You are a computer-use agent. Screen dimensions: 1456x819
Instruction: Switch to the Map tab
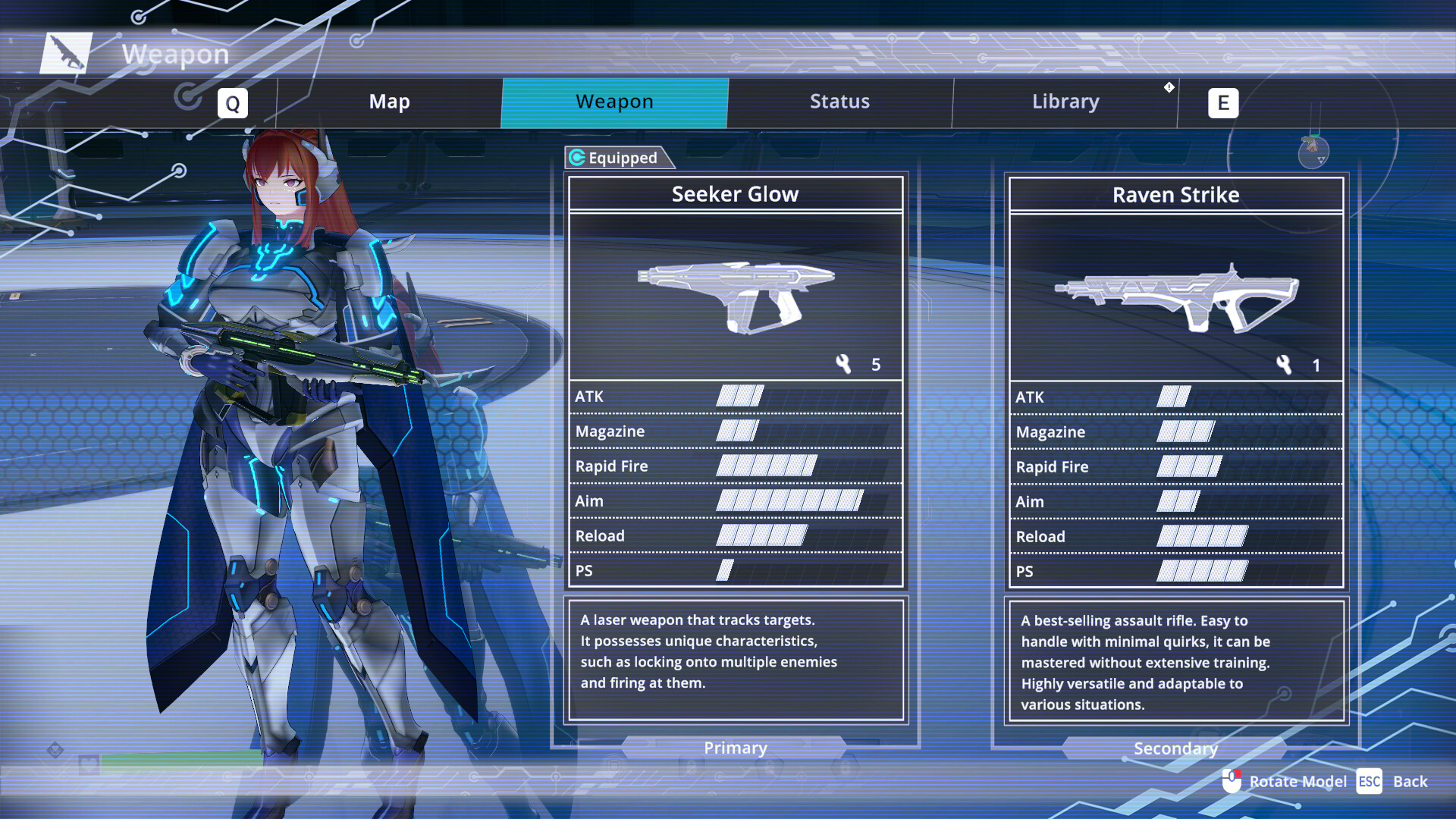click(x=389, y=101)
